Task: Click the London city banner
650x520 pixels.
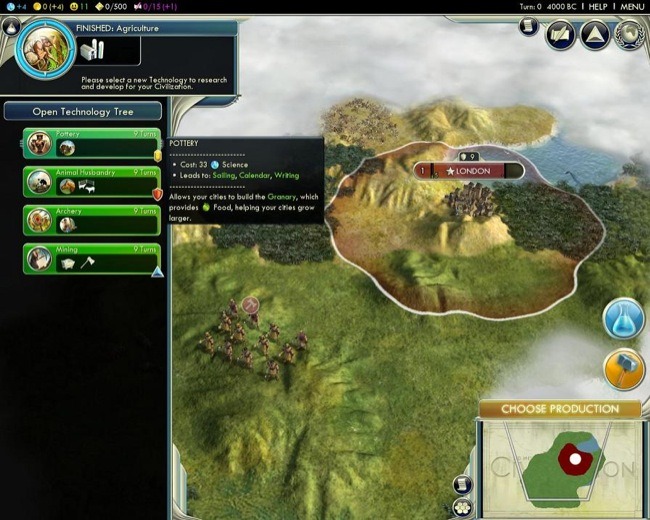Action: (469, 171)
